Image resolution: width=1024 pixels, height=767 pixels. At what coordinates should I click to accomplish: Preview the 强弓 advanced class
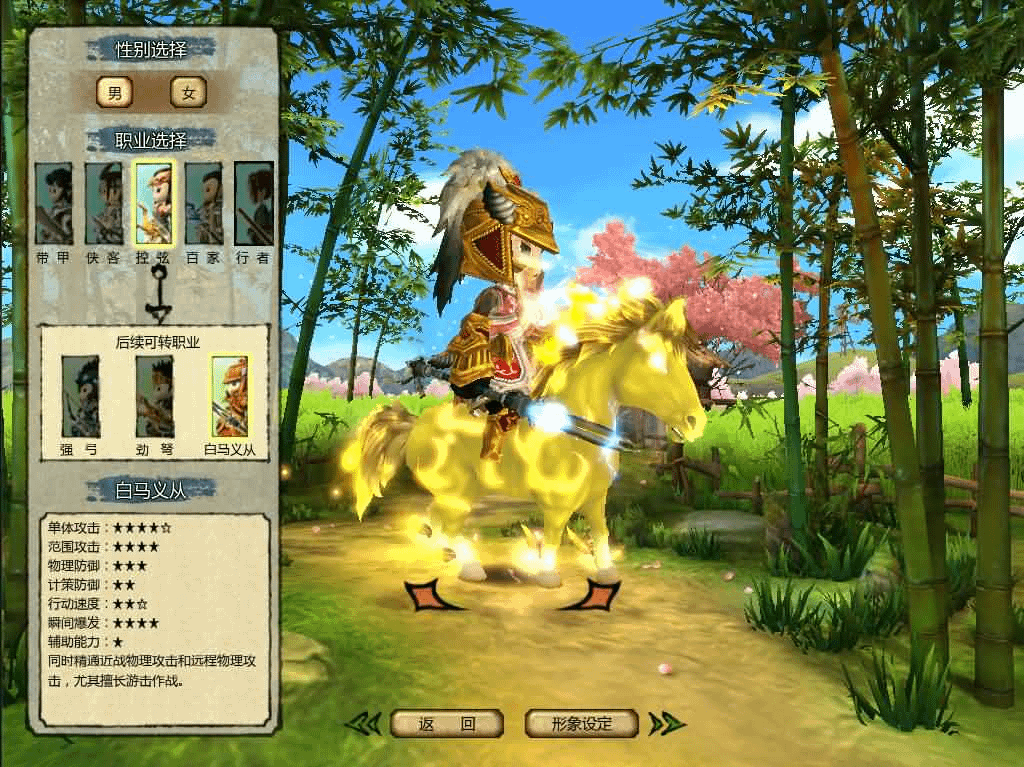pyautogui.click(x=80, y=397)
